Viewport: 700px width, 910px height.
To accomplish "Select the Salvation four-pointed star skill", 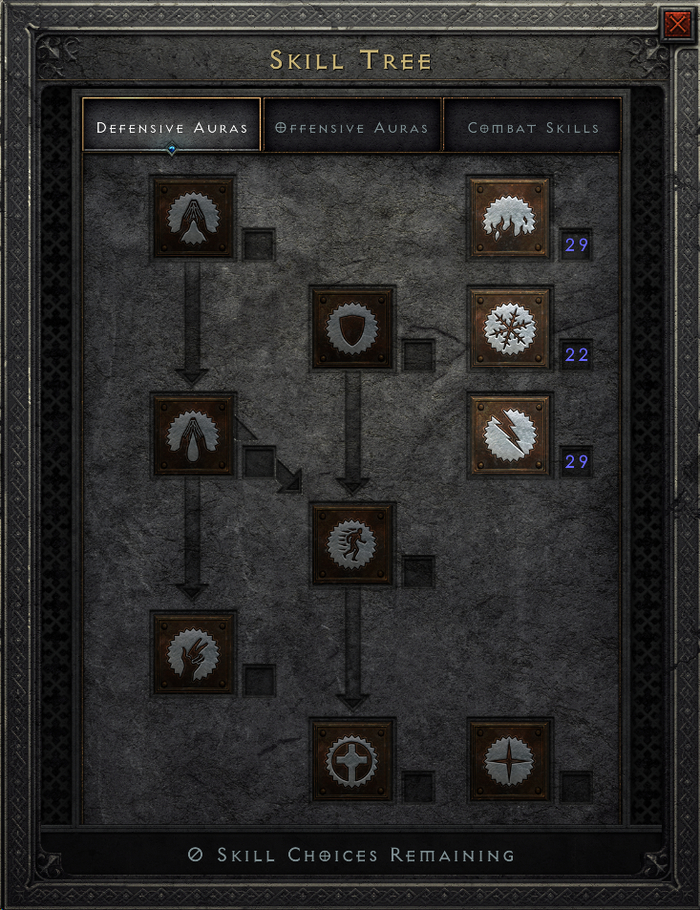I will click(510, 760).
